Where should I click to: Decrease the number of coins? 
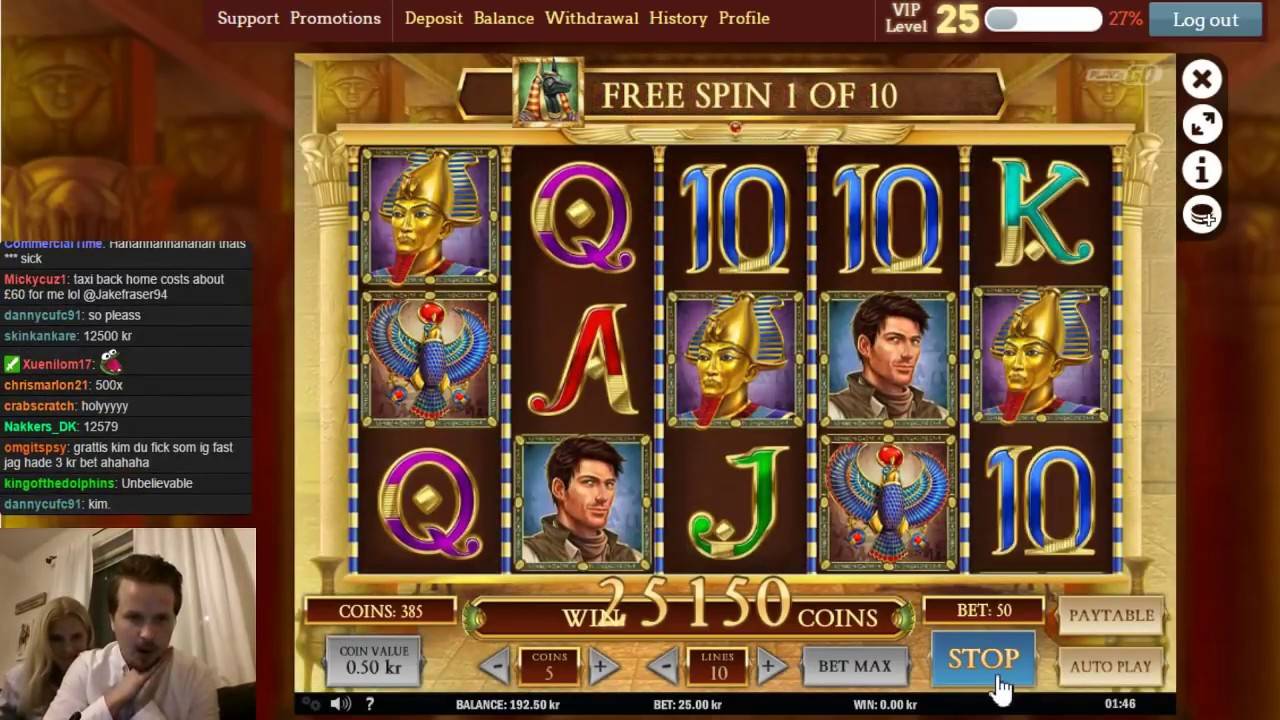pos(495,666)
